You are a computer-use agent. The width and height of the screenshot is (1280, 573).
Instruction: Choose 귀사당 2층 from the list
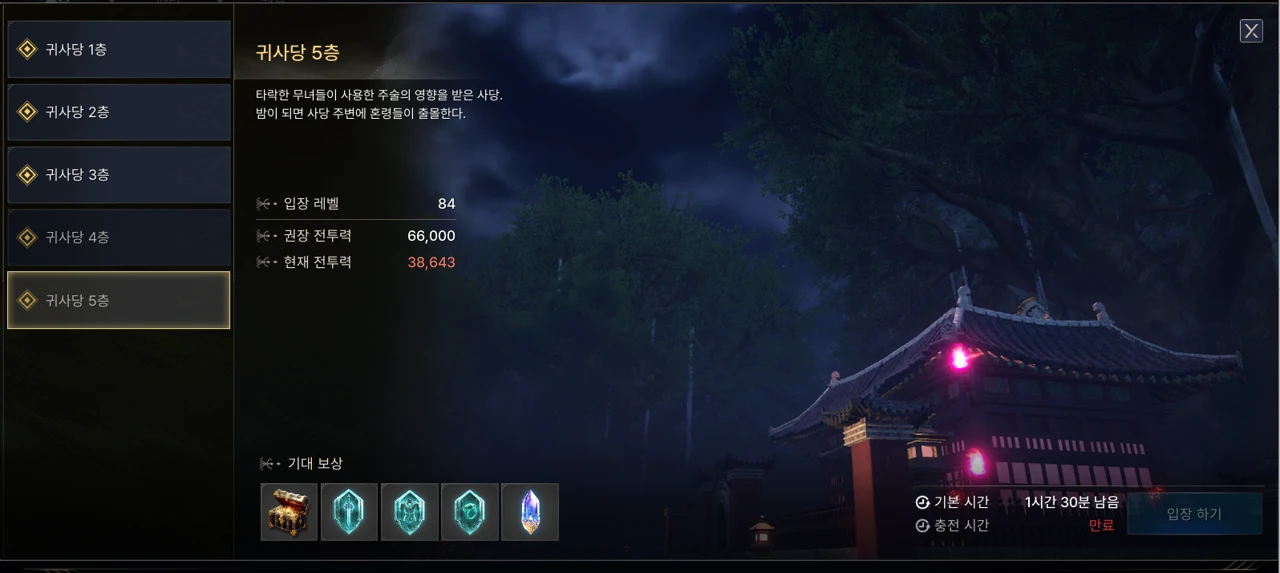pos(119,112)
